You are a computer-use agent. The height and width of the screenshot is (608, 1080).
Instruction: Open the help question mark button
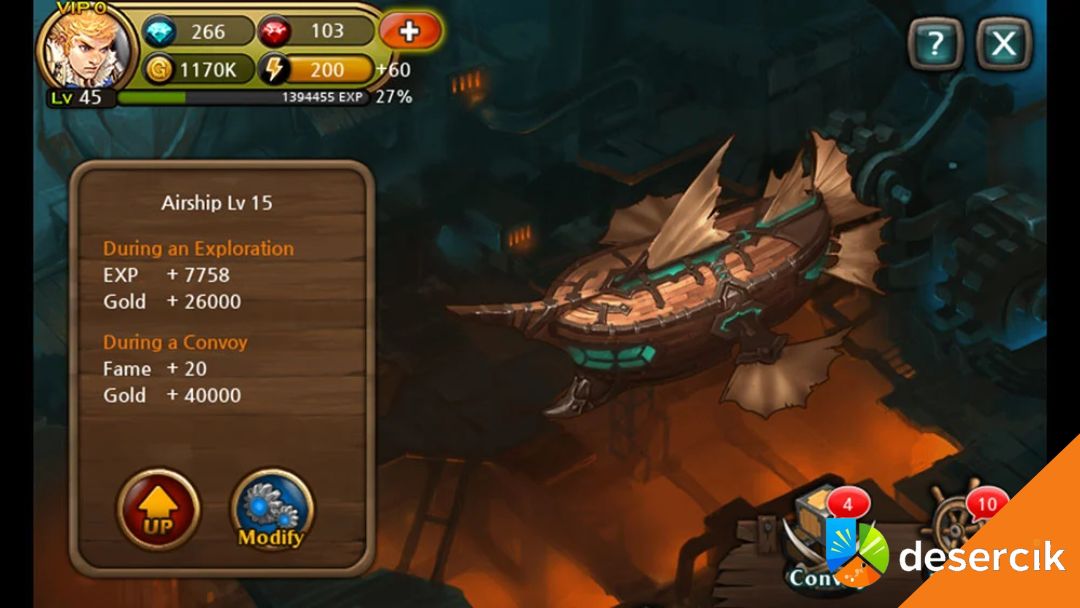tap(935, 44)
